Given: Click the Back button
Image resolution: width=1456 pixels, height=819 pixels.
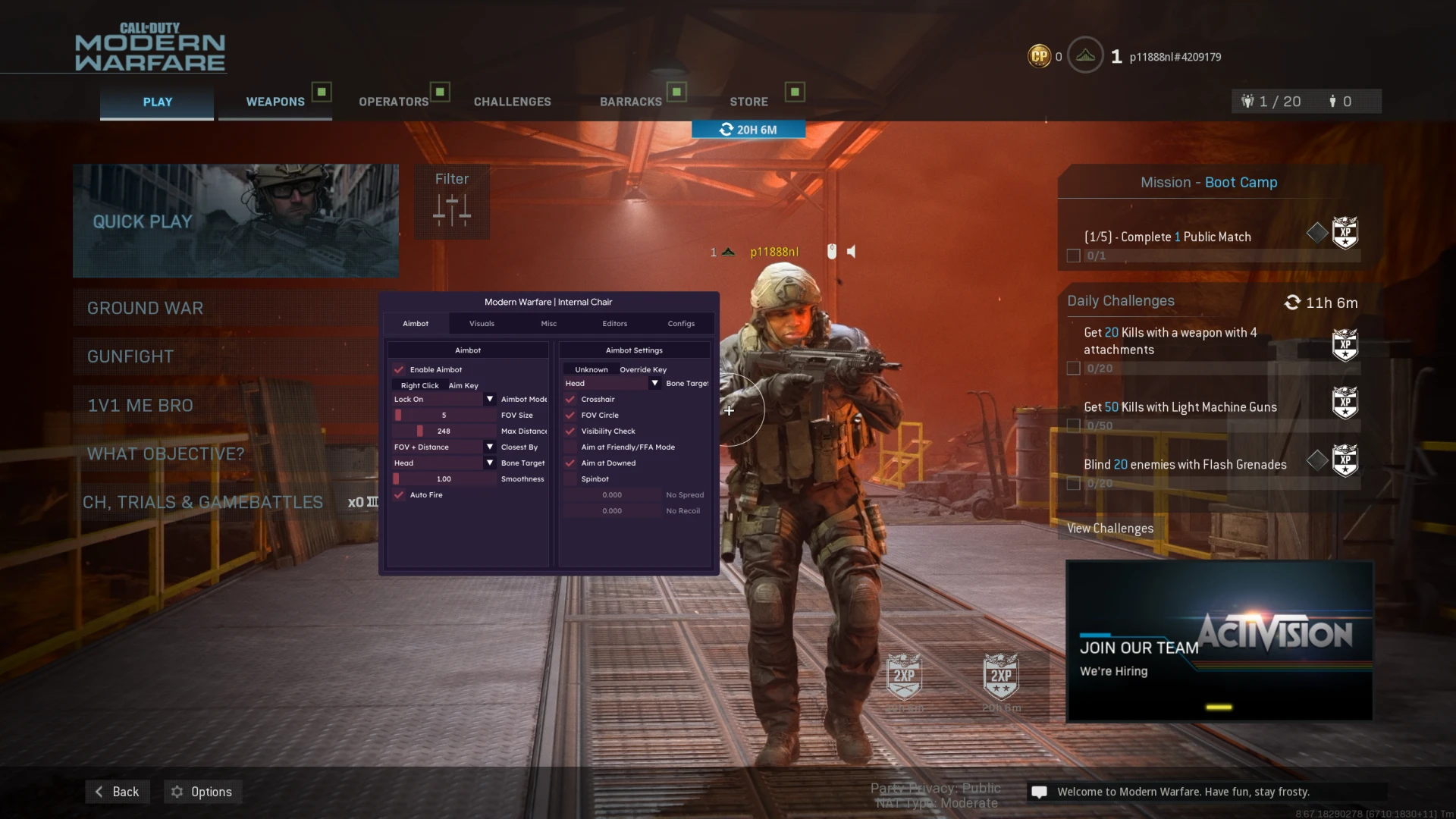Looking at the screenshot, I should (x=118, y=792).
